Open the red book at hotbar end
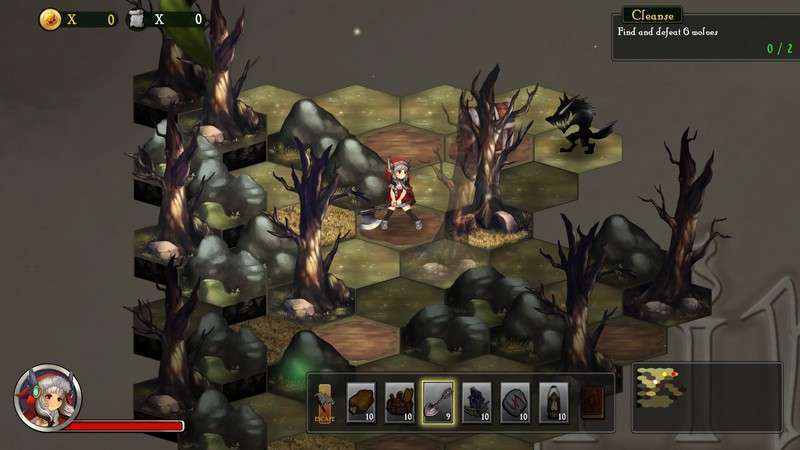Screen dimensions: 800x450 [591, 402]
